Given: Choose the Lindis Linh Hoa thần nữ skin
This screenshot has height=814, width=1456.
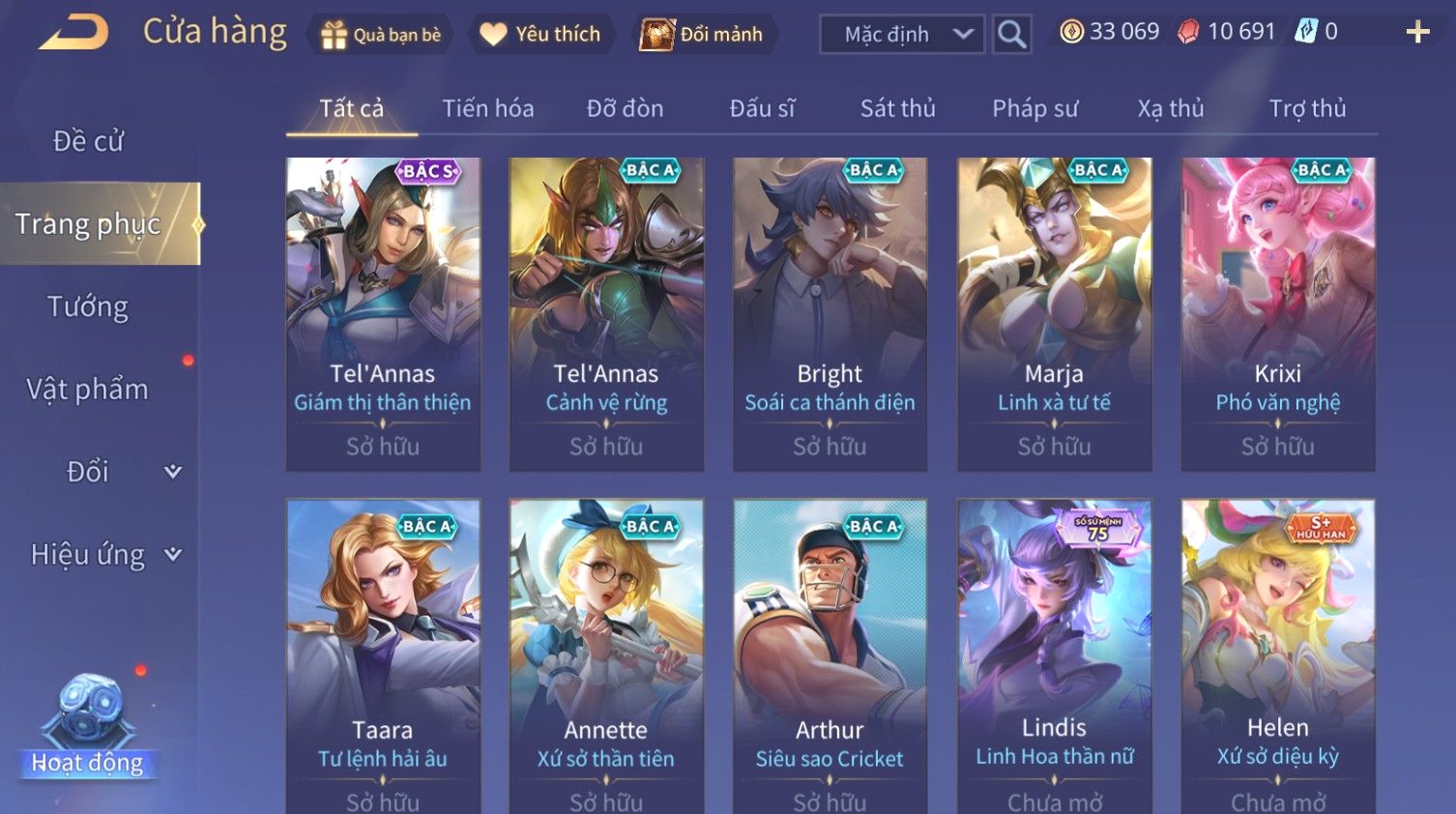Looking at the screenshot, I should [1054, 657].
